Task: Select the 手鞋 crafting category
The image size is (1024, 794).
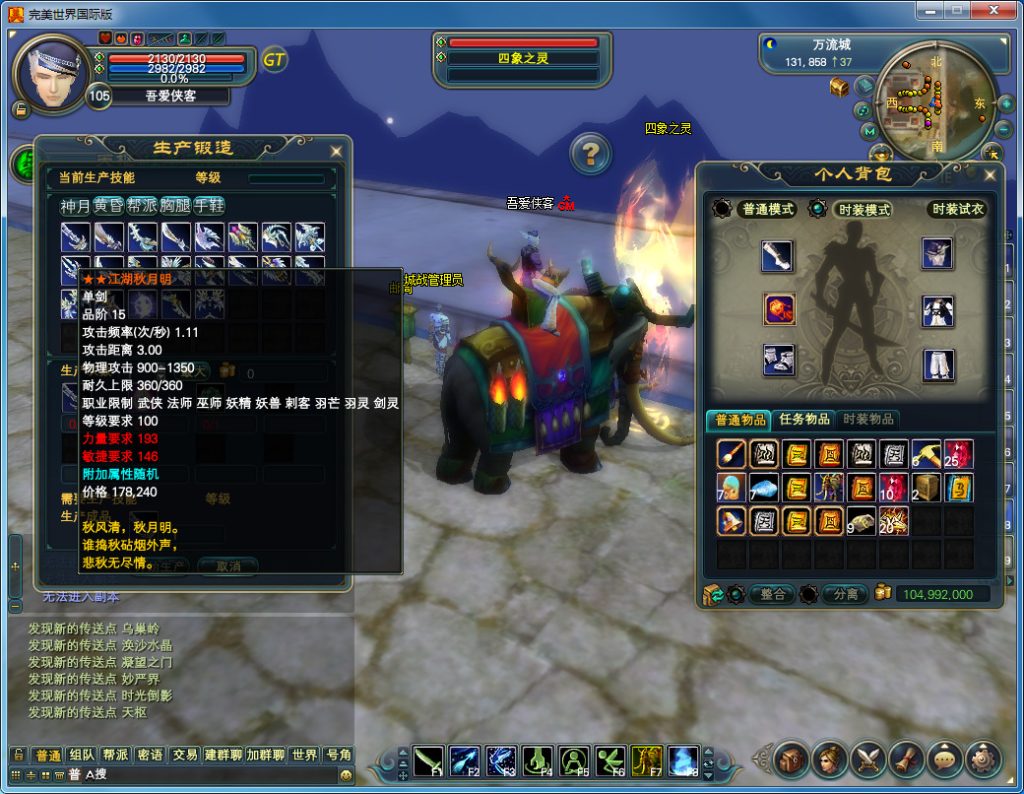Action: click(209, 206)
